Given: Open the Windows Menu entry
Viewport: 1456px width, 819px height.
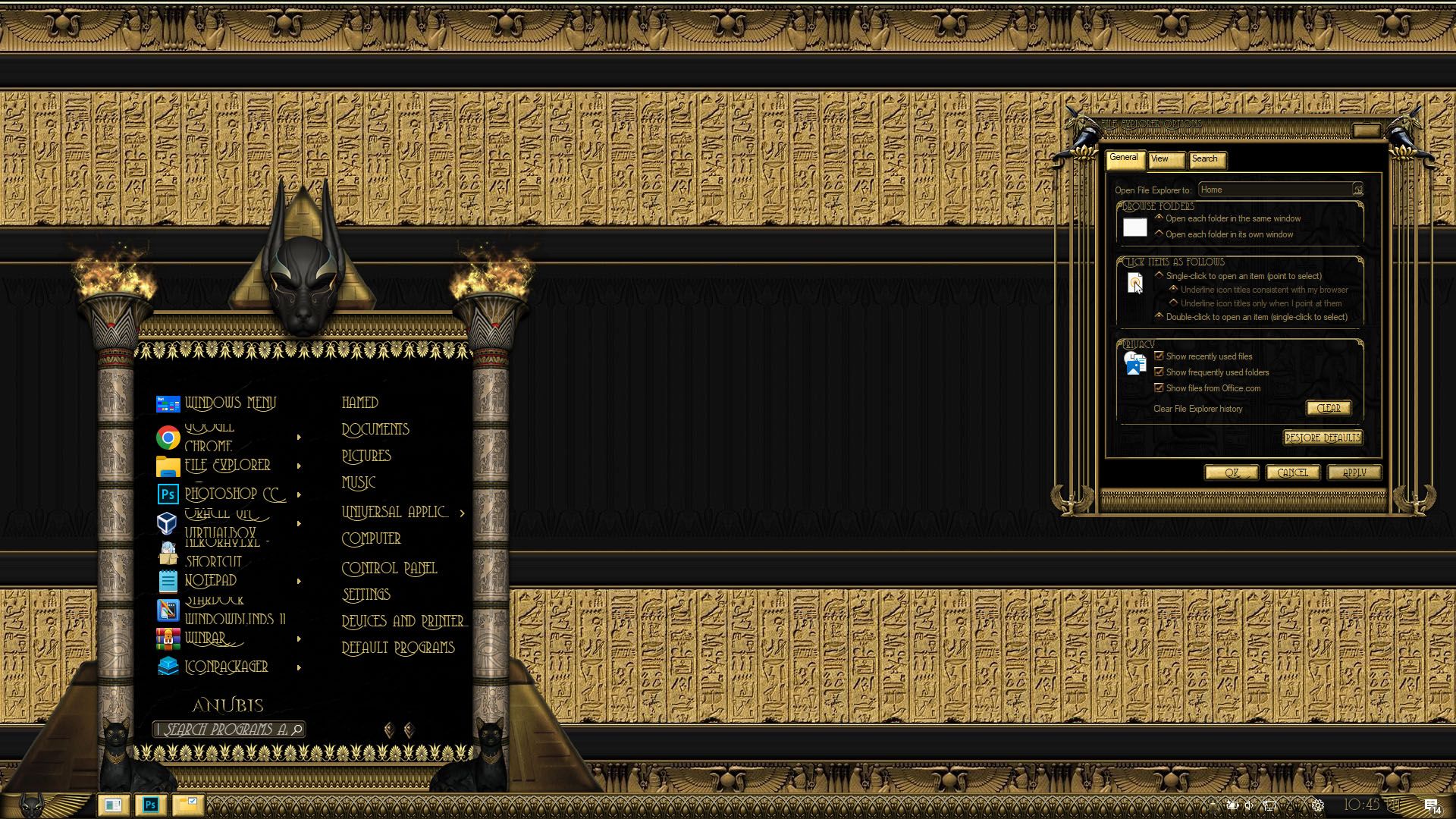Looking at the screenshot, I should point(230,403).
